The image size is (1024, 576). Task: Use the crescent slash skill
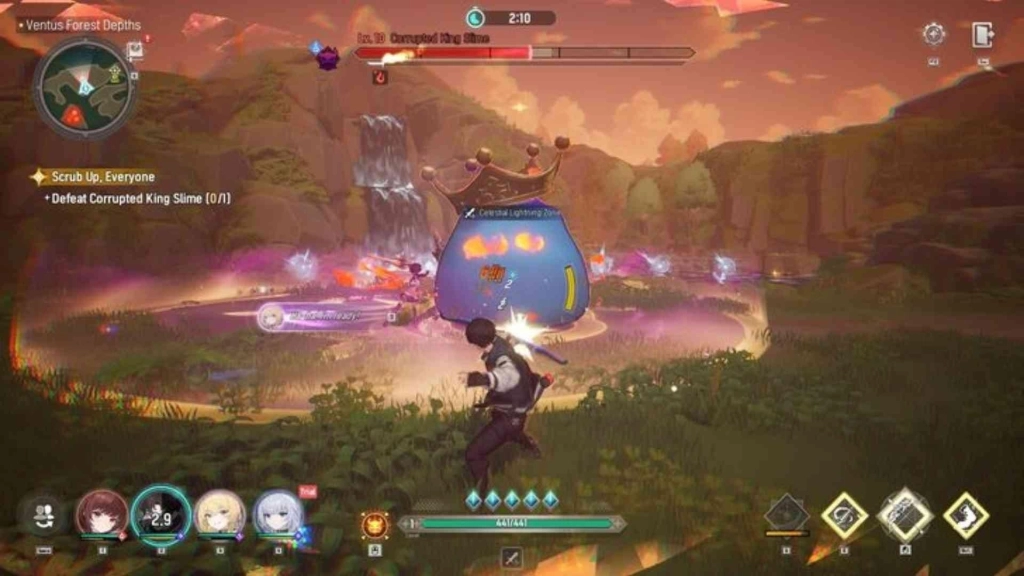coord(844,515)
